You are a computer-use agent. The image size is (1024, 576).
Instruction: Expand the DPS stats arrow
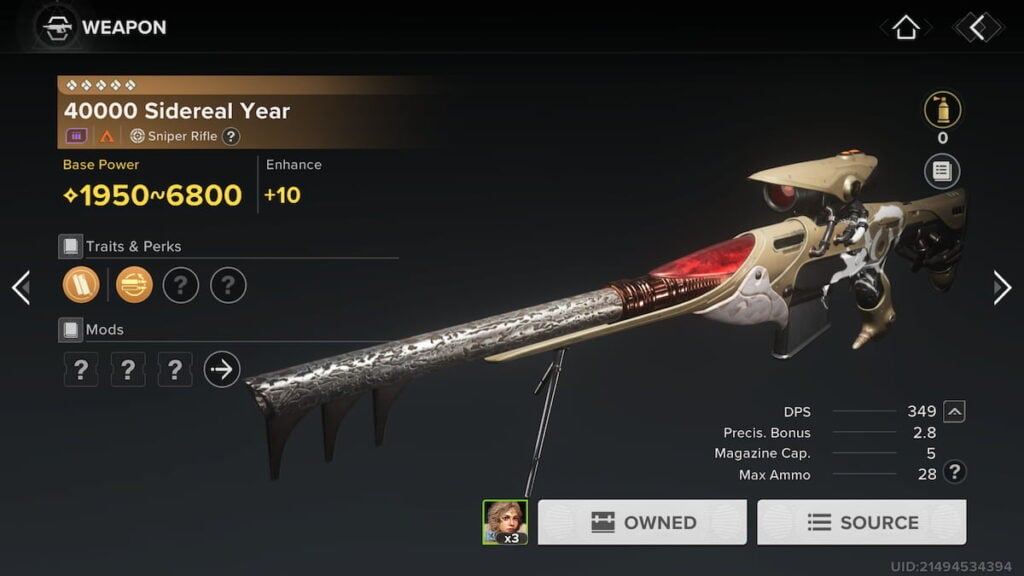click(x=954, y=411)
